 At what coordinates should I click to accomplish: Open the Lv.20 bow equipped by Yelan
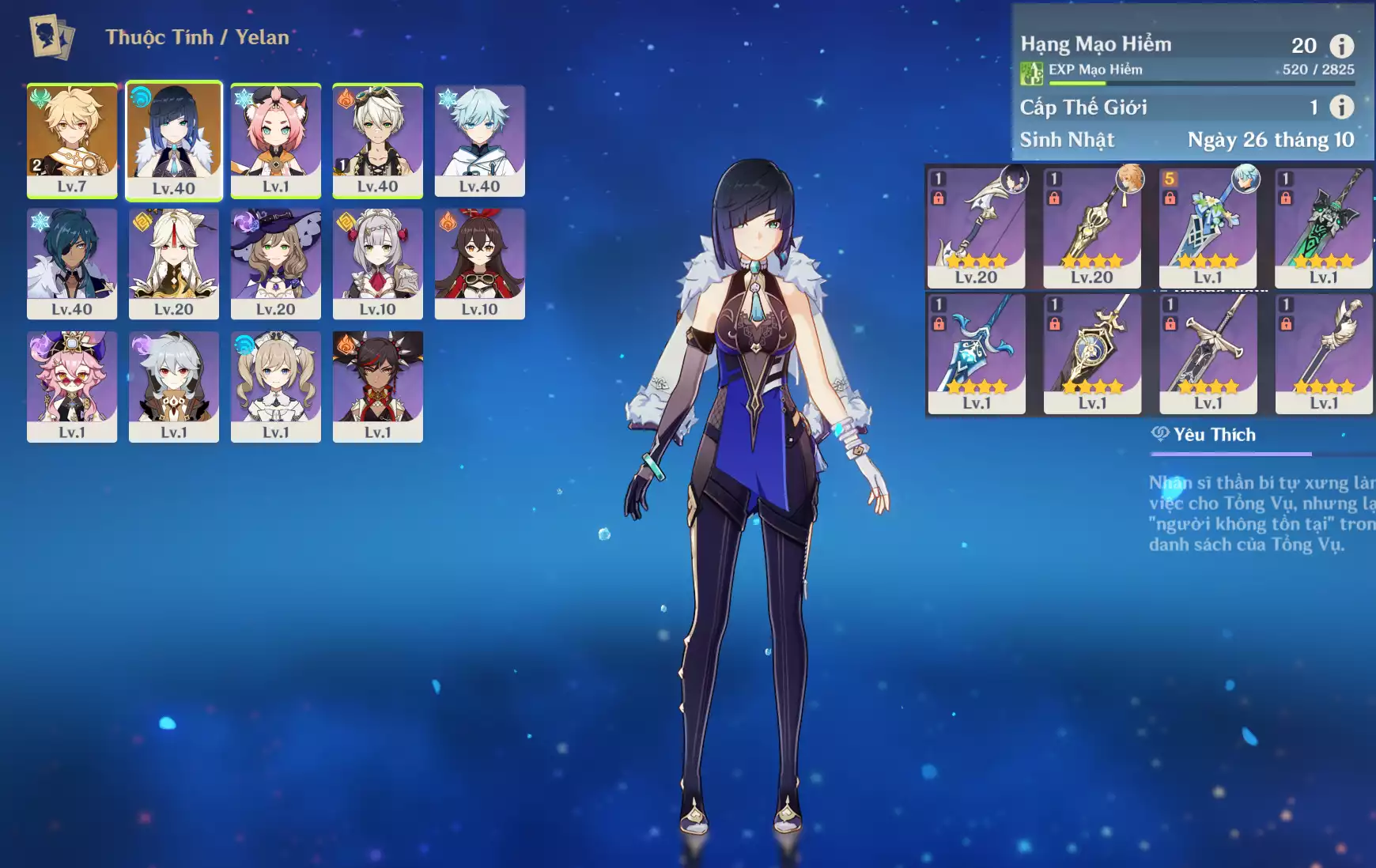(x=976, y=227)
